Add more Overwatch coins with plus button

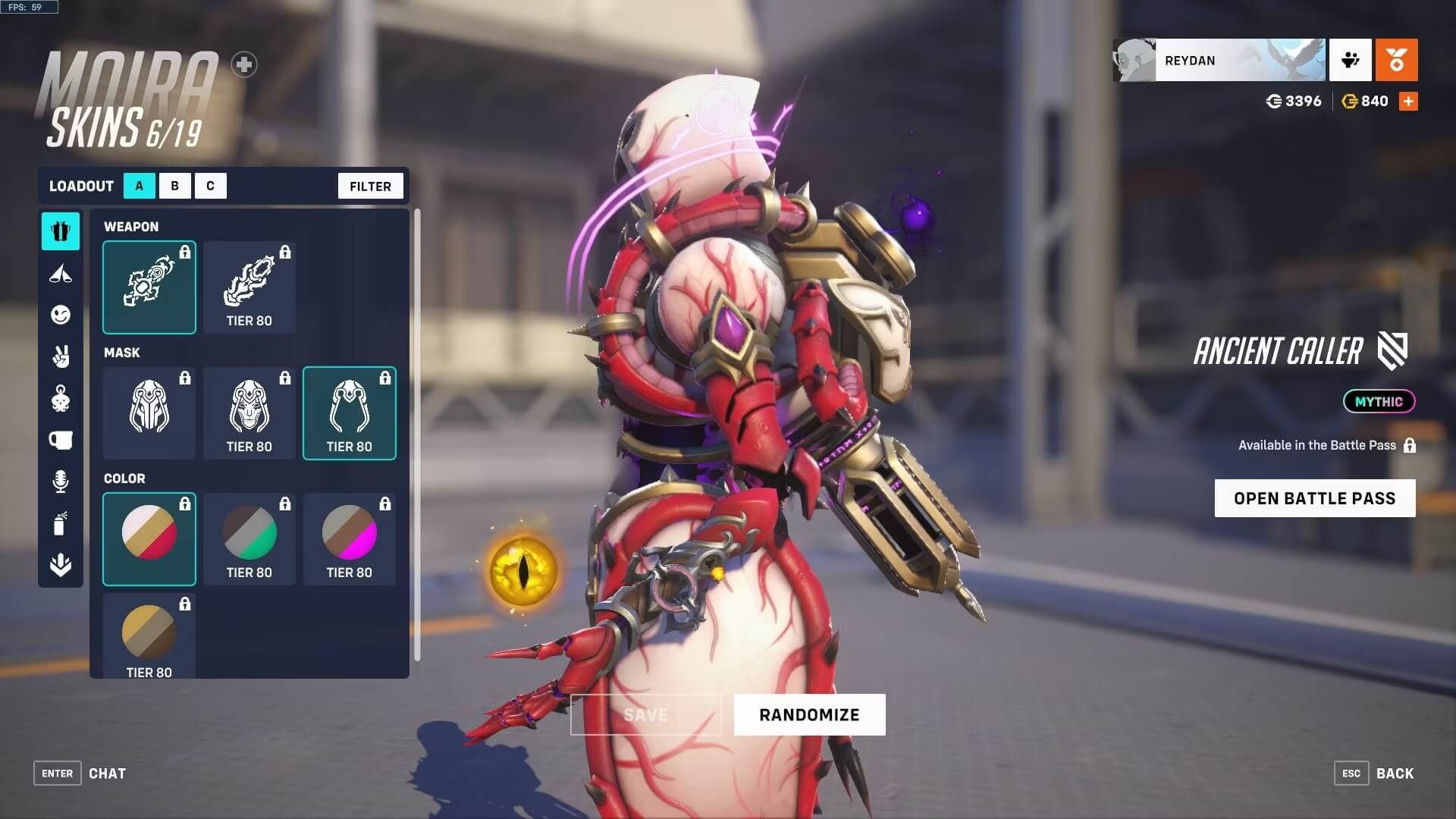(x=1408, y=101)
